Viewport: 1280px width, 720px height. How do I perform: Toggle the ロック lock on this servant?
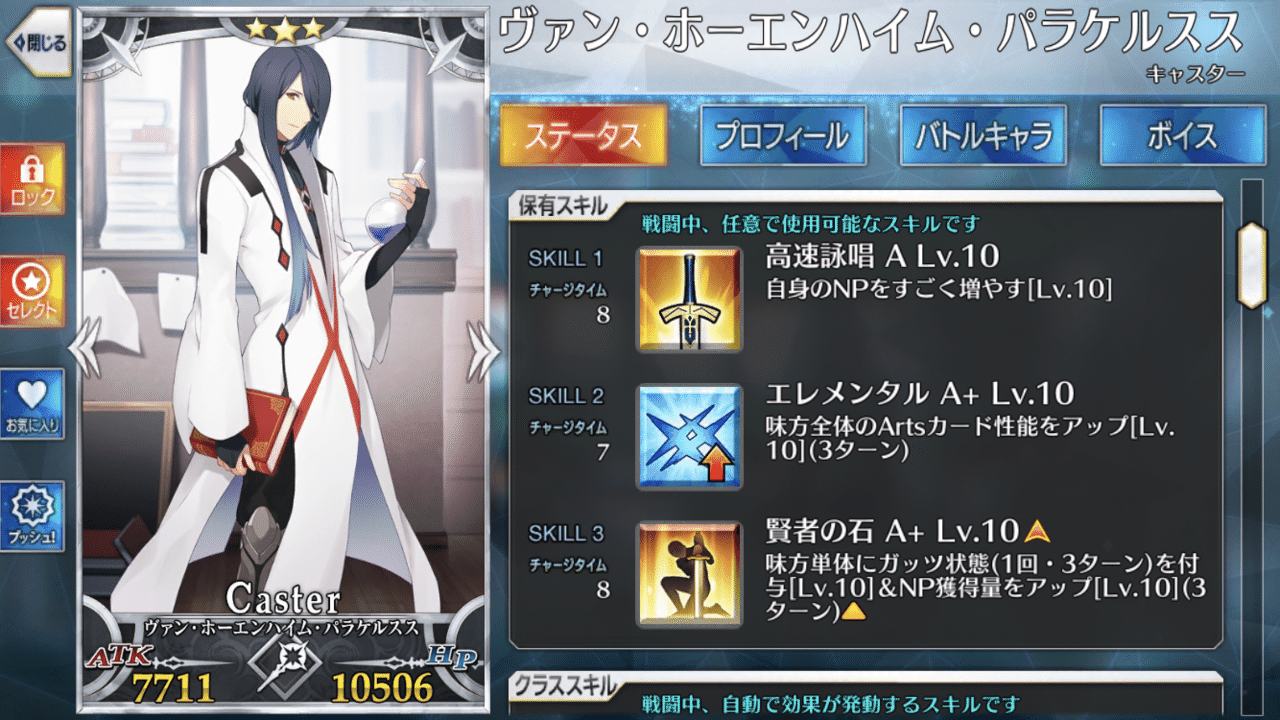[x=34, y=176]
